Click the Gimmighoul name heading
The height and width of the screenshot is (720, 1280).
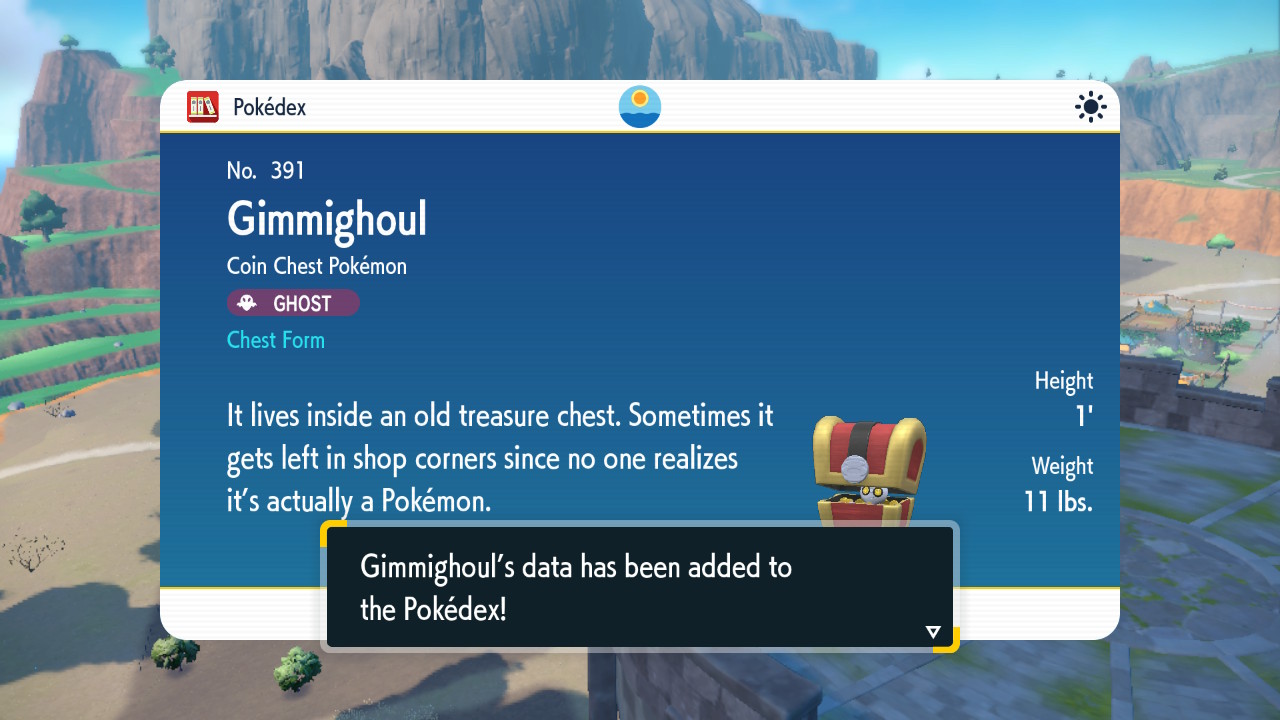point(326,219)
